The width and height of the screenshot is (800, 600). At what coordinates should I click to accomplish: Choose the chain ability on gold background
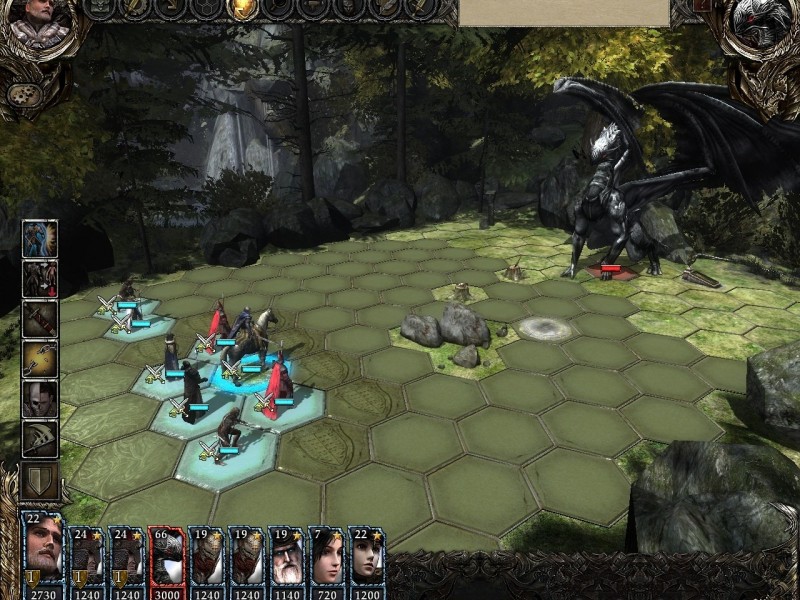pos(40,359)
